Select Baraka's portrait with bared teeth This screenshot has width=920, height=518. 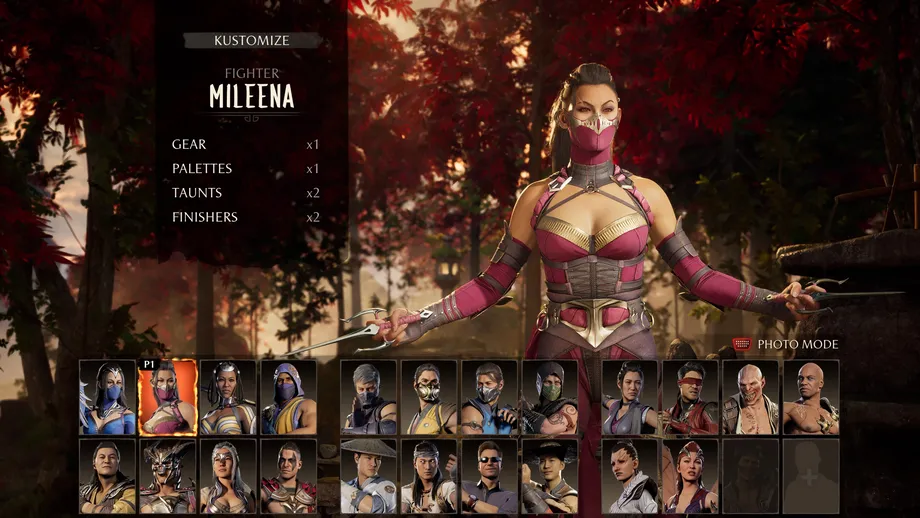[750, 398]
